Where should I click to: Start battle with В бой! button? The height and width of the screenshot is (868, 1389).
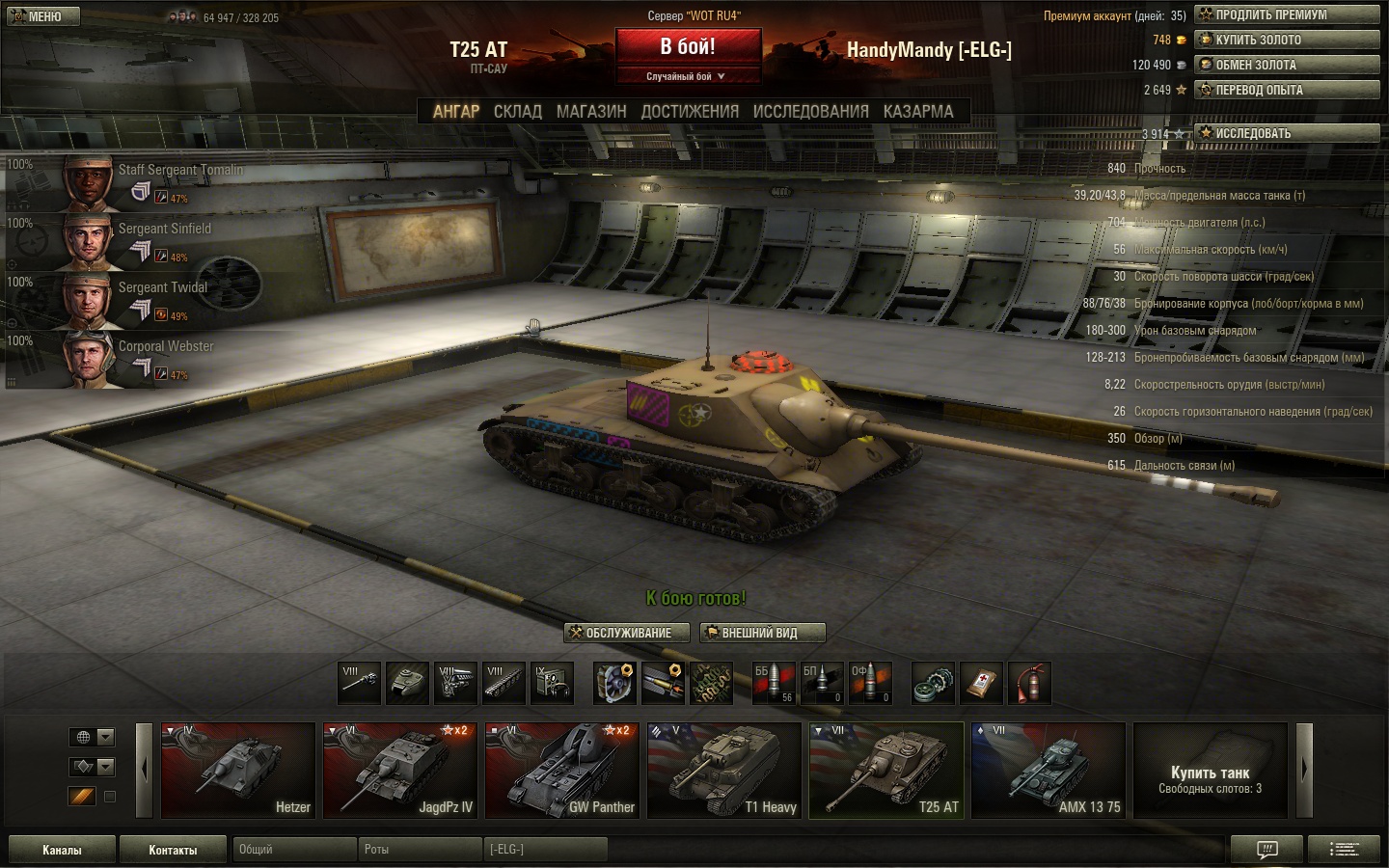click(688, 47)
